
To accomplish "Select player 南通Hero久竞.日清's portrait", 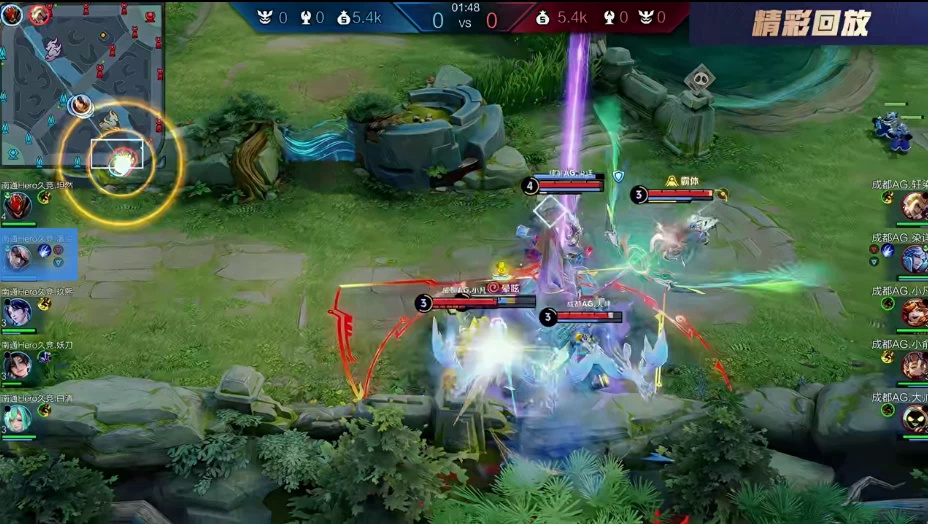I will pyautogui.click(x=17, y=417).
